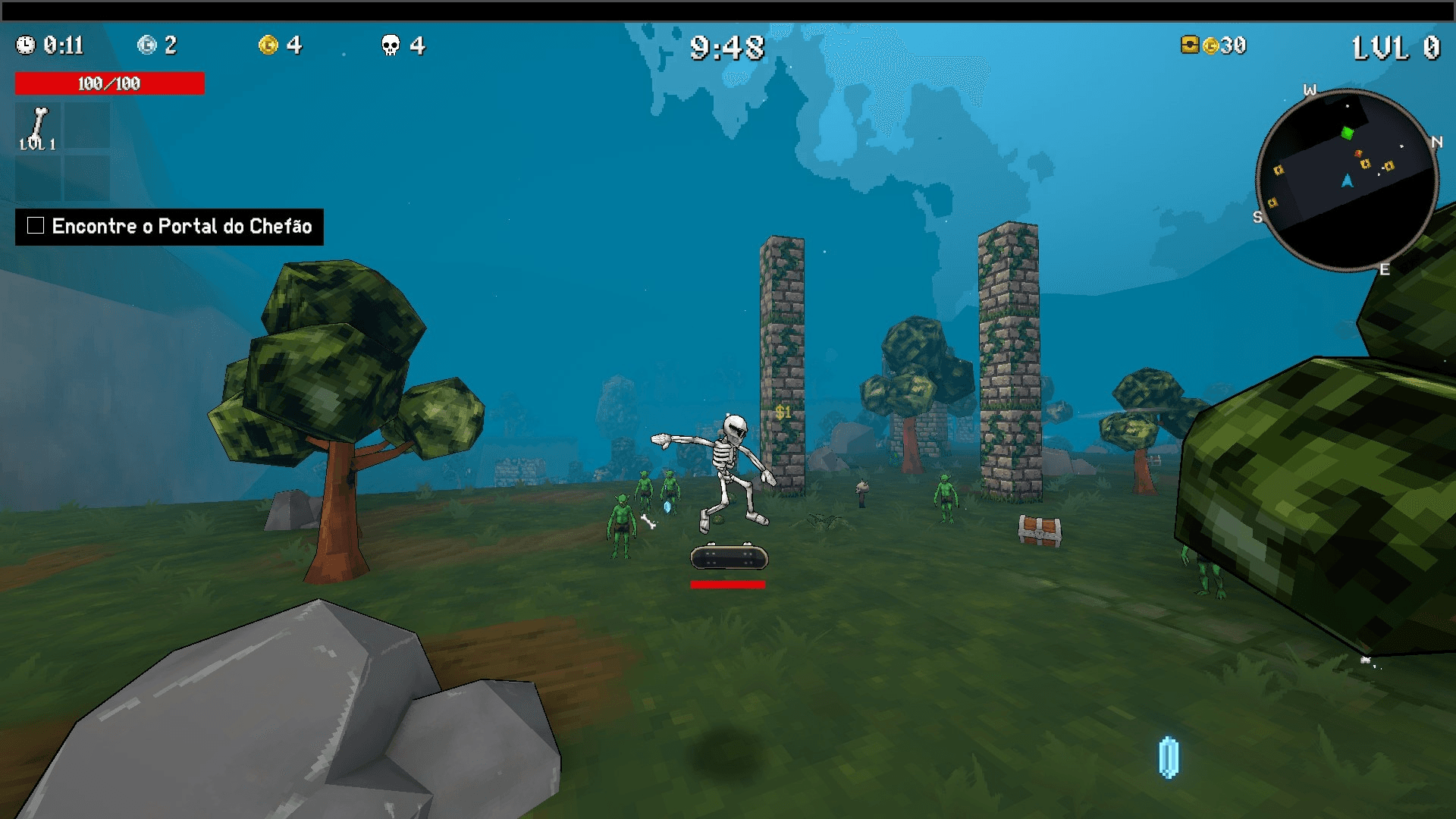The width and height of the screenshot is (1456, 819).
Task: Click the red 100/100 health bar
Action: coord(108,83)
